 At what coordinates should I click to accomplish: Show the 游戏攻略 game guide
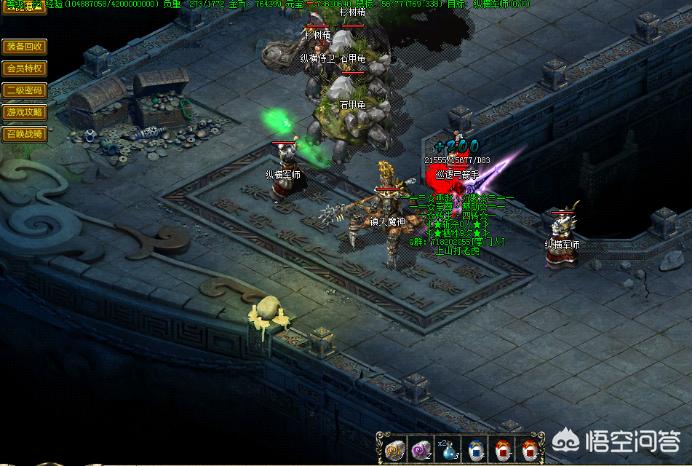(24, 112)
